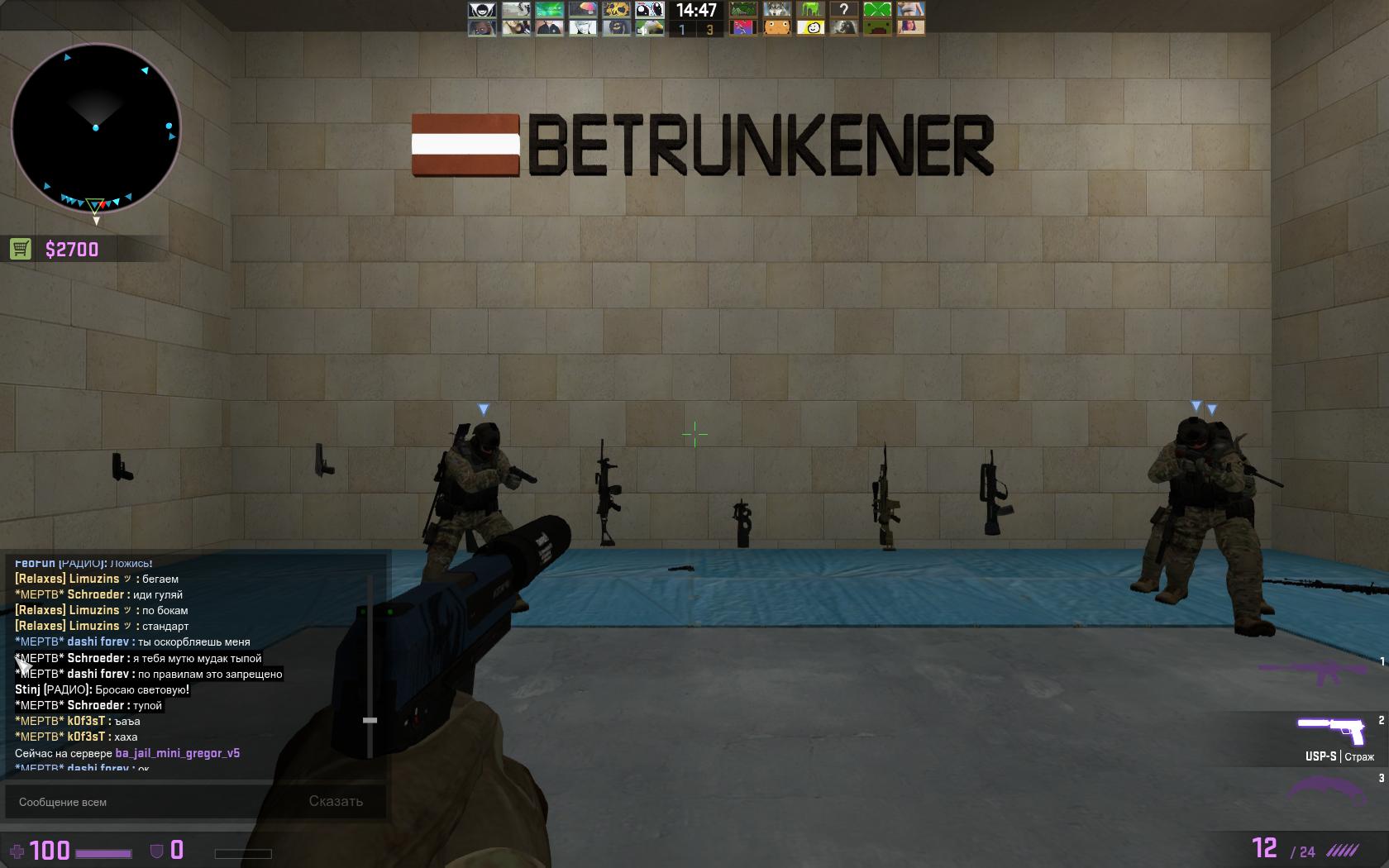Select the USP-S pistol weapon slot
Viewport: 1389px width, 868px height.
click(x=1329, y=732)
